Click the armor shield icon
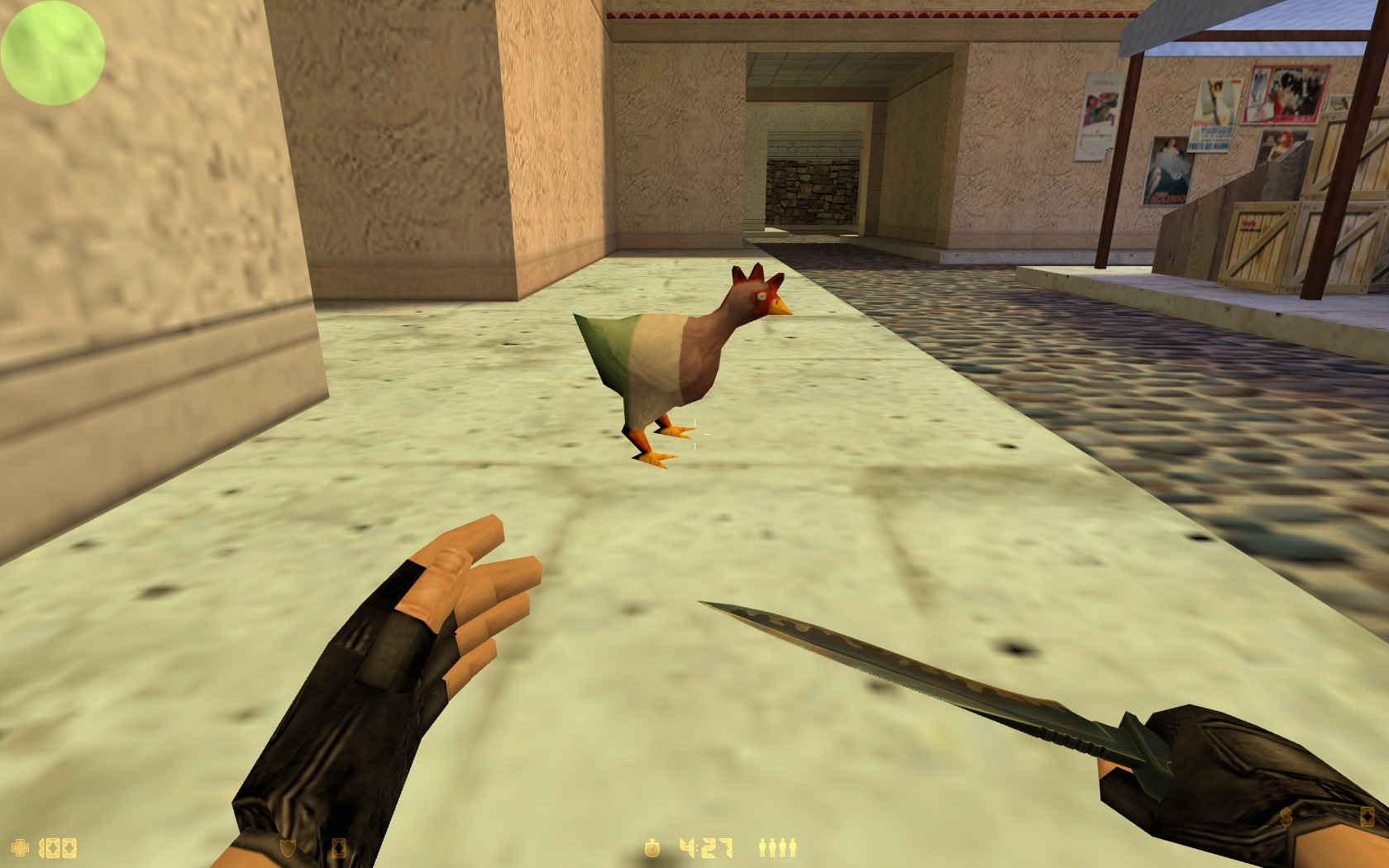1389x868 pixels. [x=287, y=848]
